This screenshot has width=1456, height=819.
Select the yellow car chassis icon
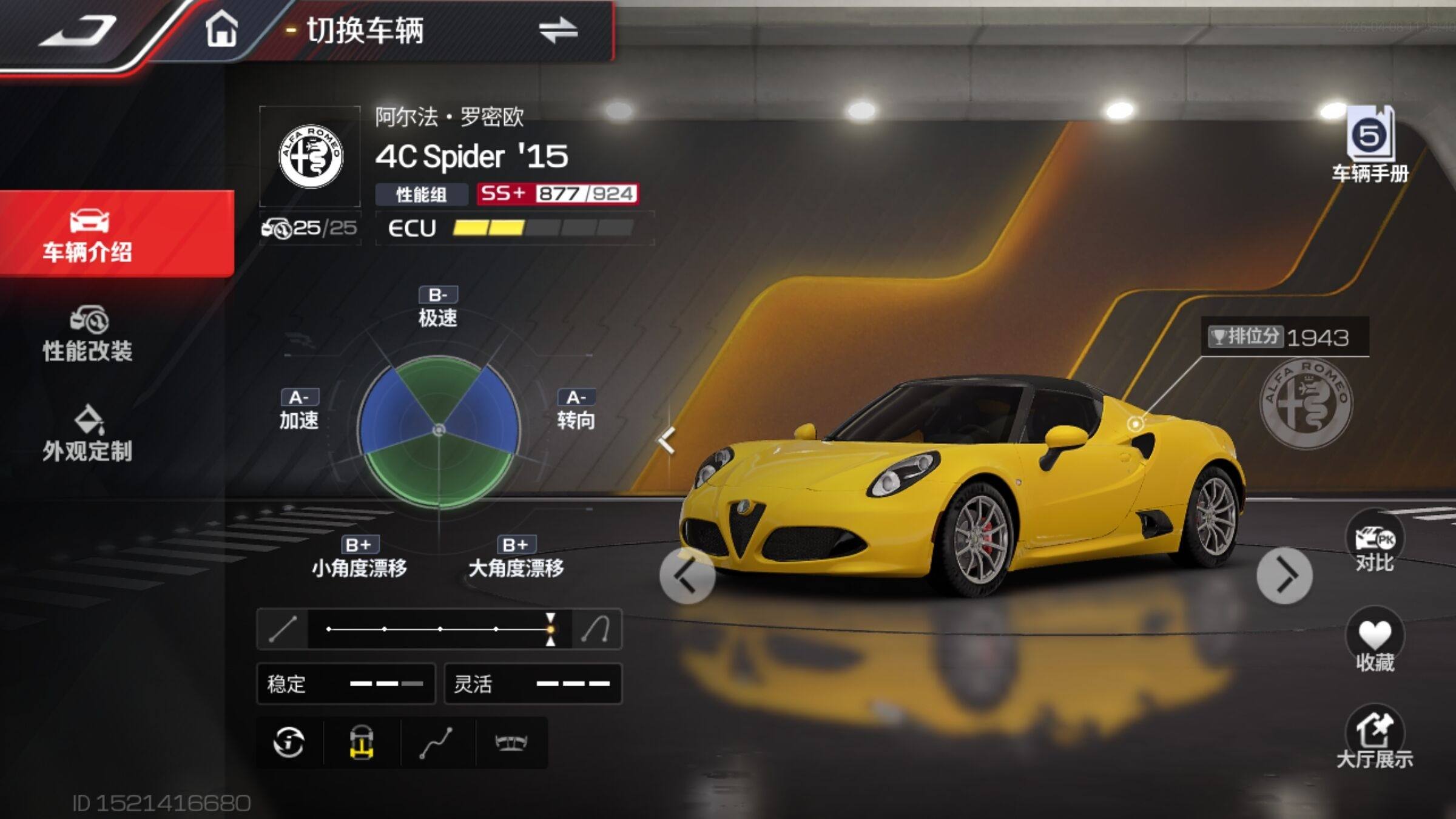(x=362, y=743)
